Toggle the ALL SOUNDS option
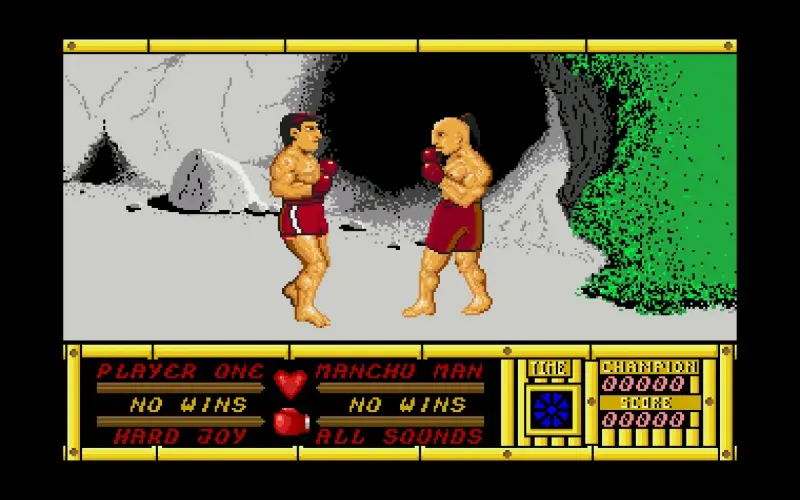The height and width of the screenshot is (500, 800). coord(399,436)
